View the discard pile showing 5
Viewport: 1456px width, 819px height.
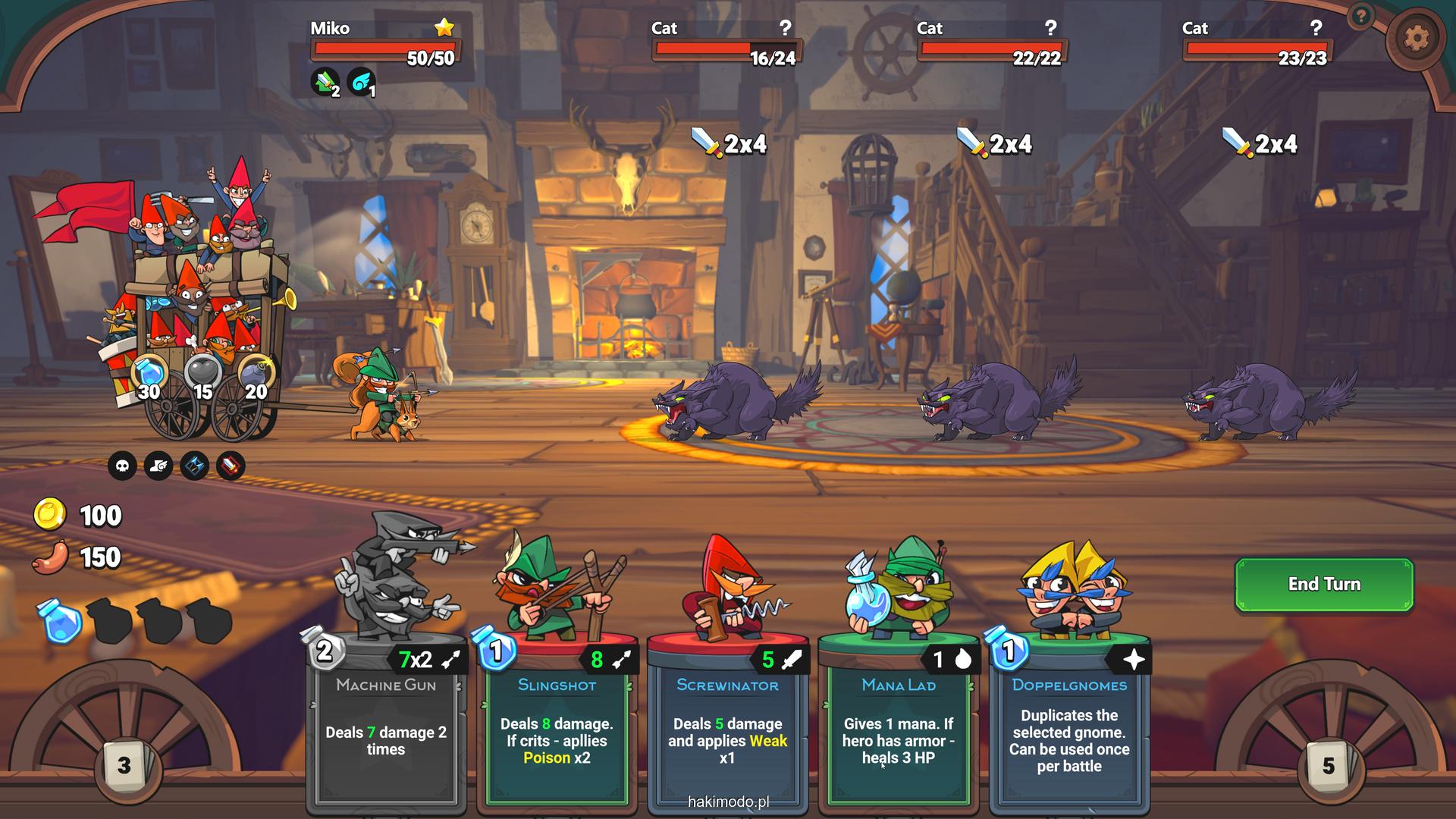1328,766
